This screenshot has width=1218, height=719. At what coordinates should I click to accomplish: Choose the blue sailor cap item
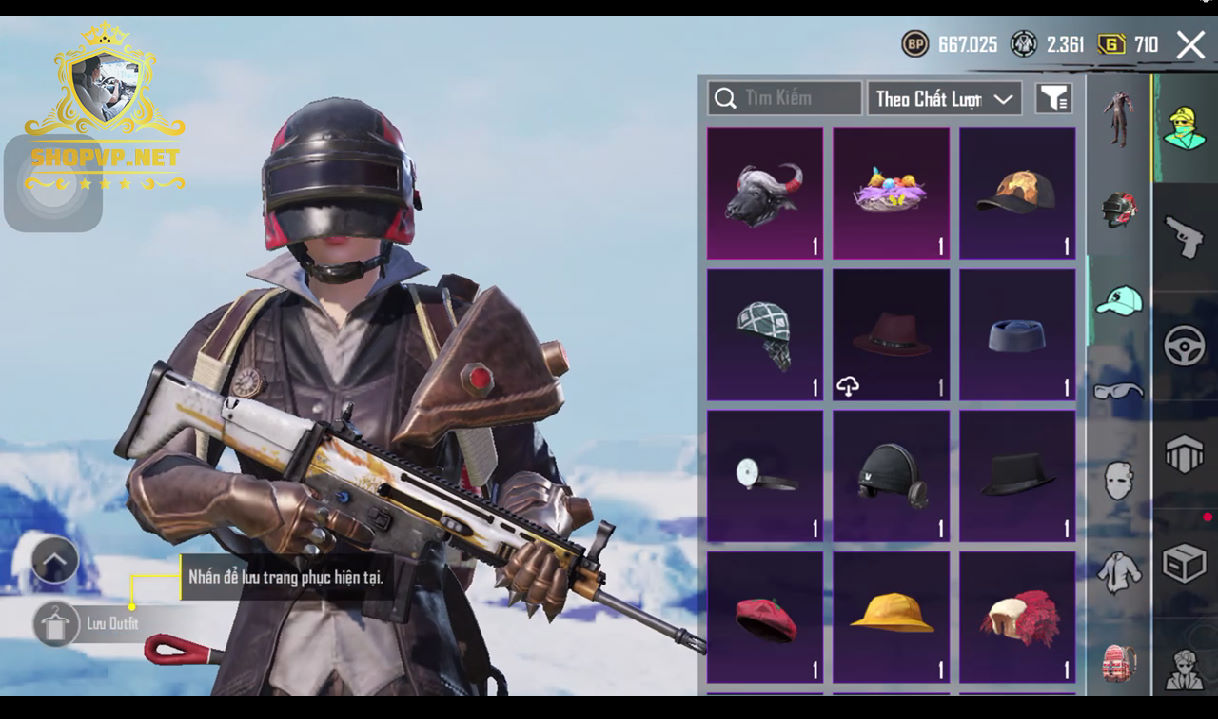click(x=1017, y=334)
